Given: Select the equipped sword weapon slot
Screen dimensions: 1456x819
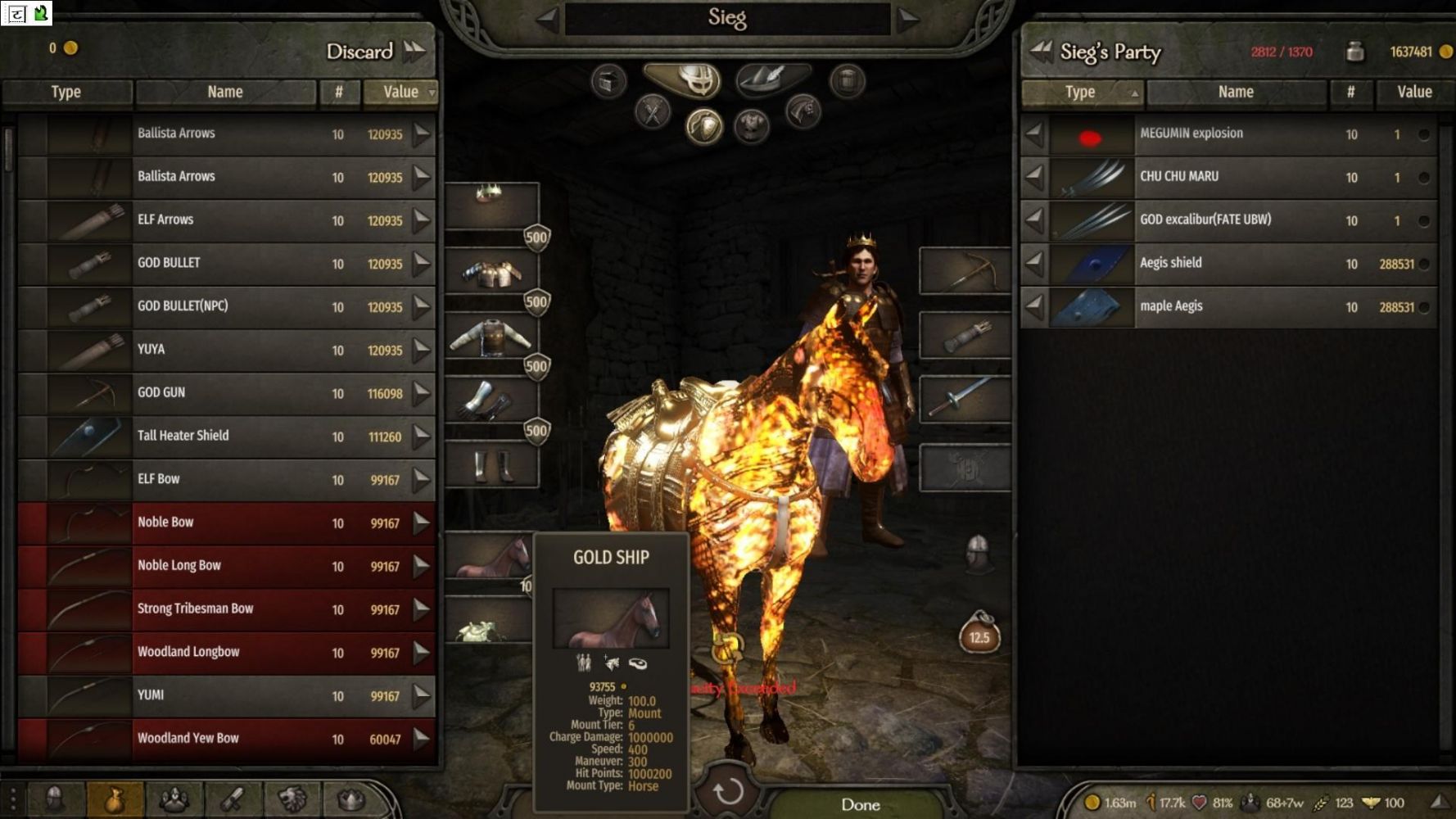Looking at the screenshot, I should [965, 400].
